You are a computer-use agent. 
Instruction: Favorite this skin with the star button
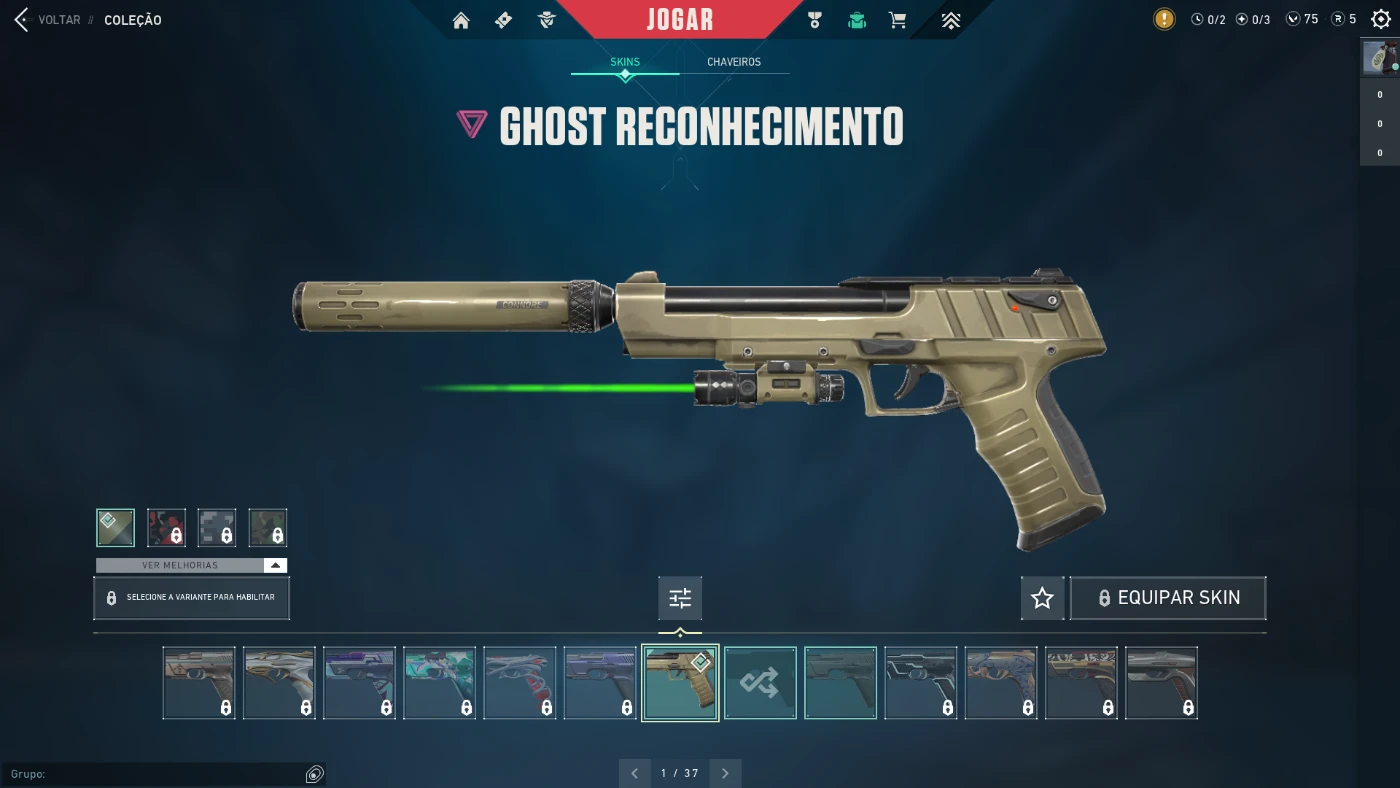(x=1042, y=598)
